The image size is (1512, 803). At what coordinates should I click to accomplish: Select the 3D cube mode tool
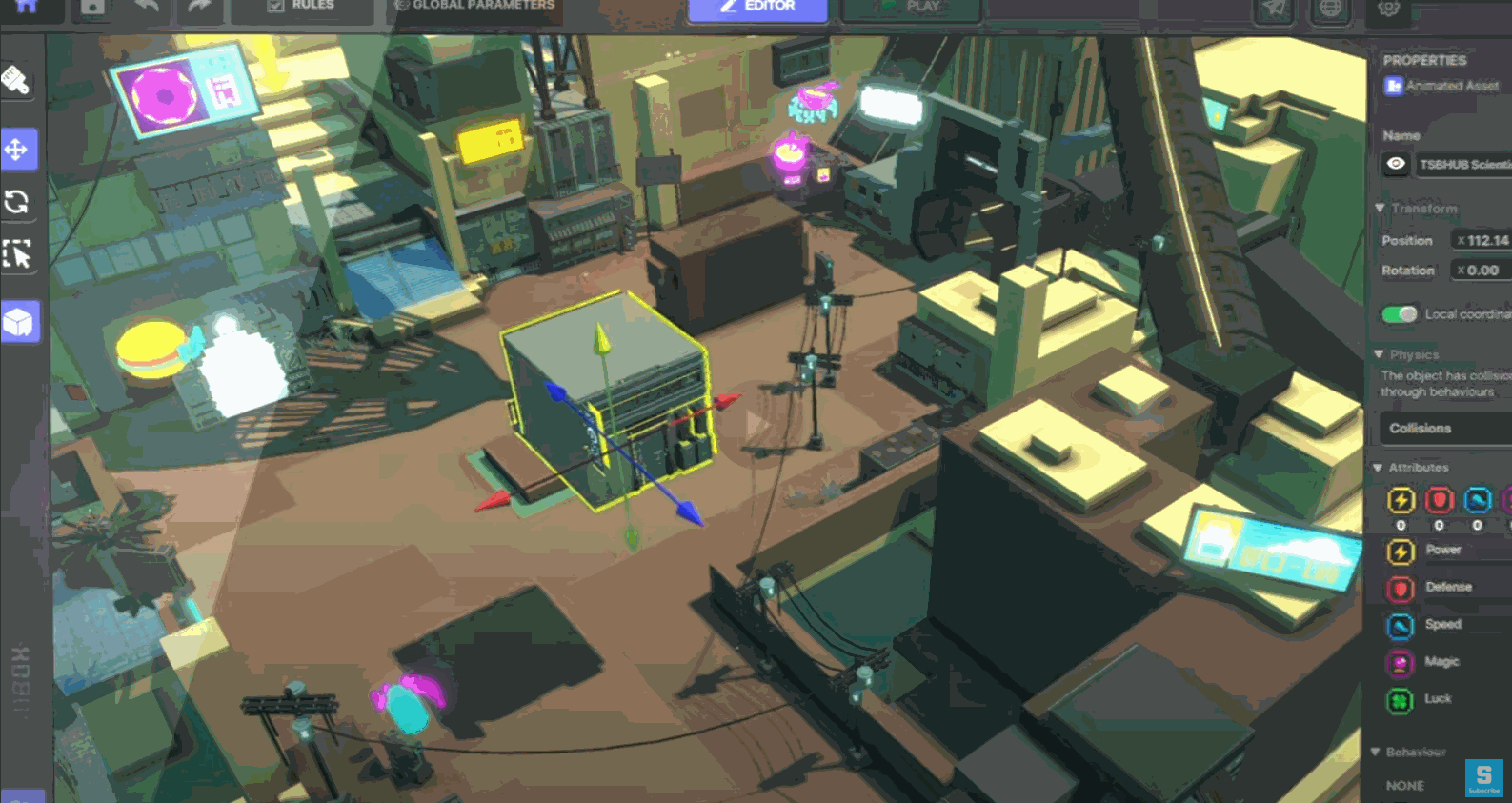pos(19,323)
